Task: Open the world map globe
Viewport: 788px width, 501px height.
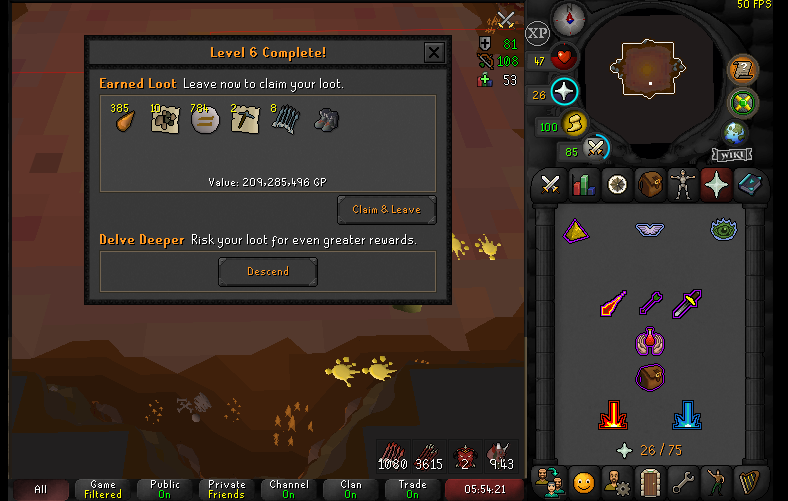Action: tap(735, 133)
